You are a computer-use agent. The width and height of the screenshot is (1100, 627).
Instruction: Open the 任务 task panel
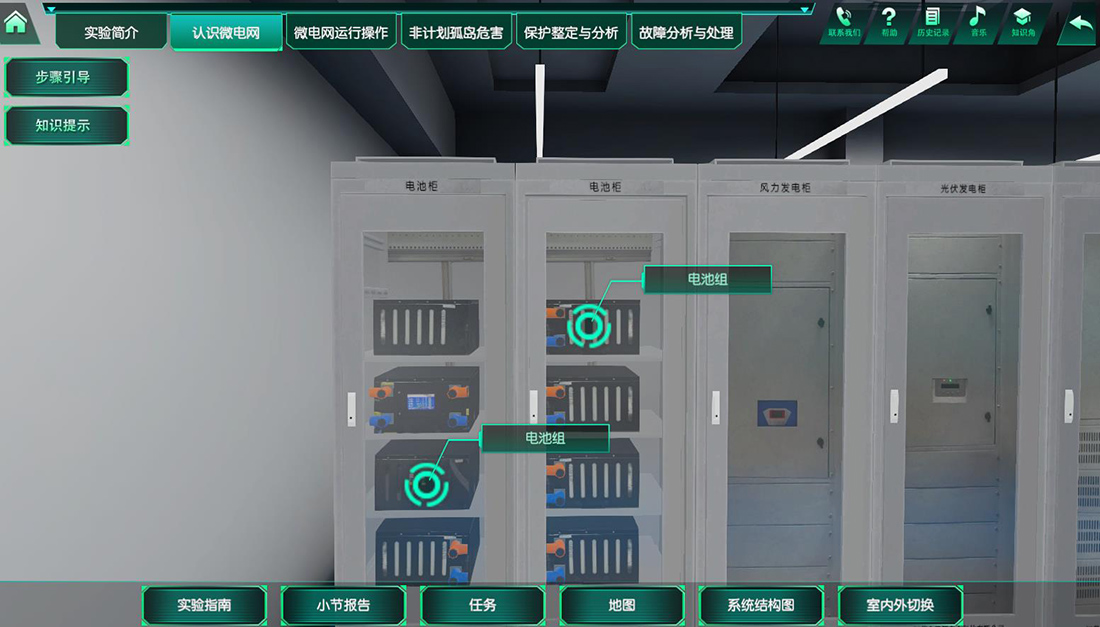[482, 605]
